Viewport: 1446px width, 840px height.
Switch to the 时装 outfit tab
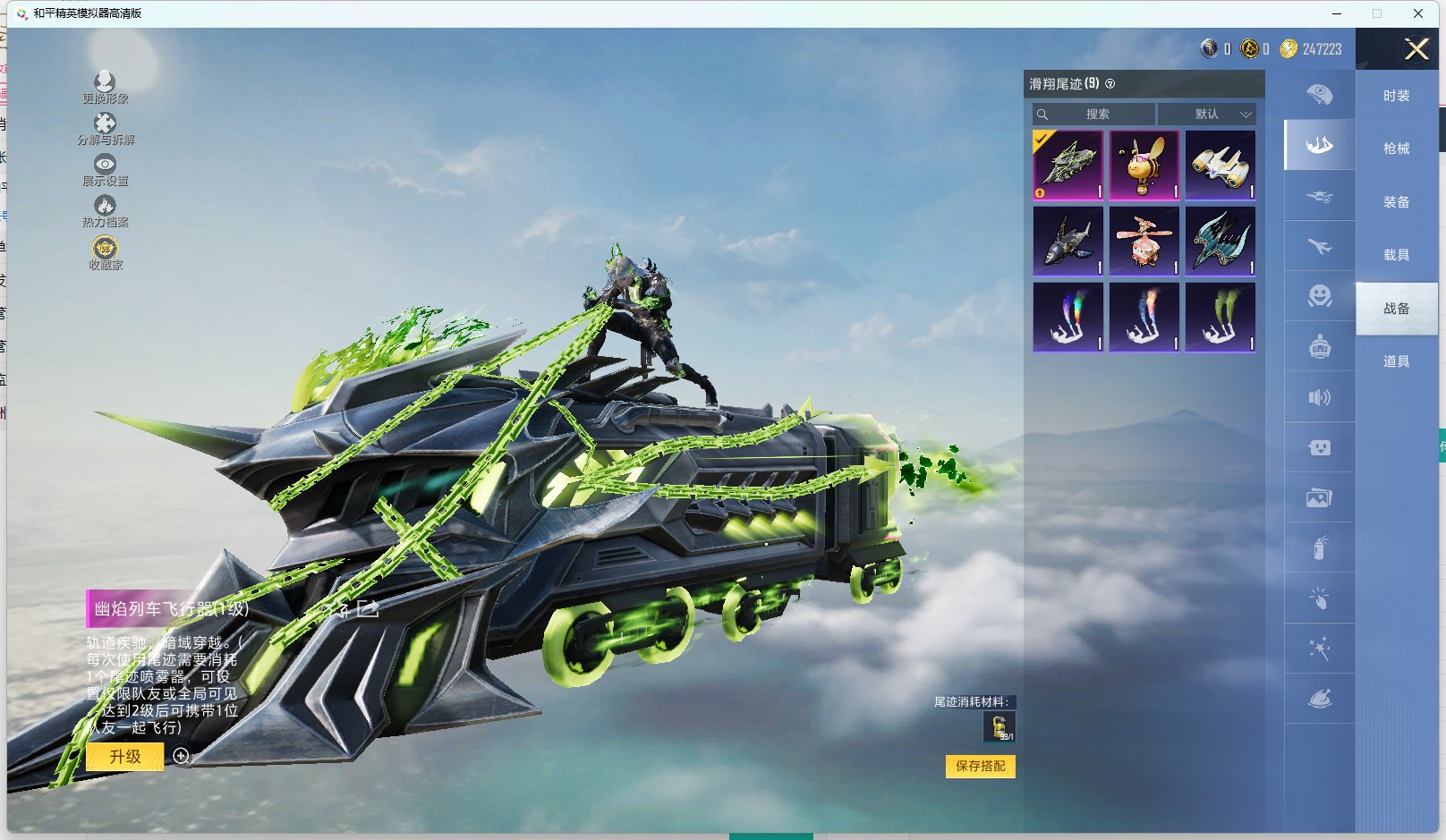point(1396,96)
